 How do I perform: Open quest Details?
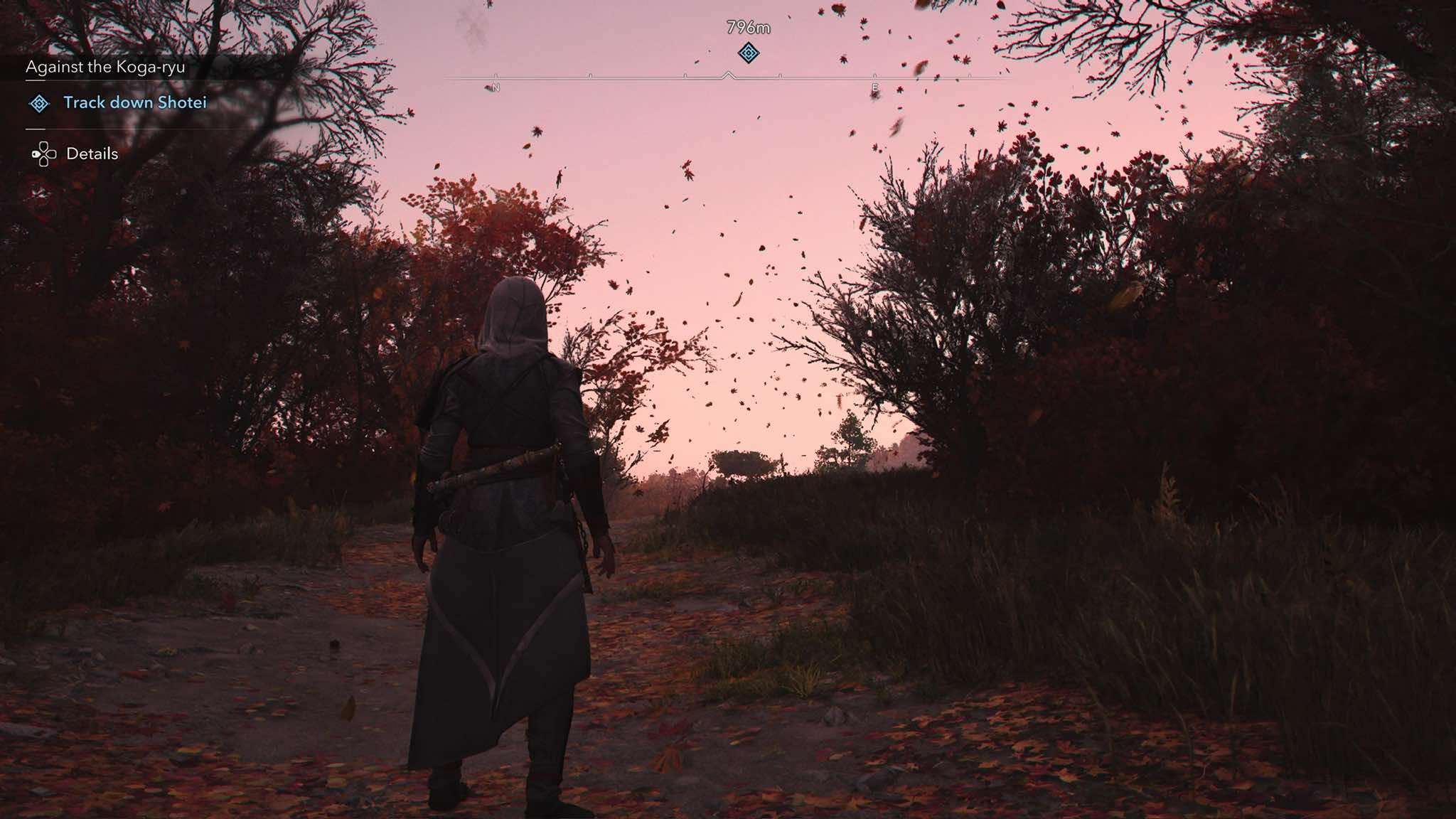[x=92, y=154]
